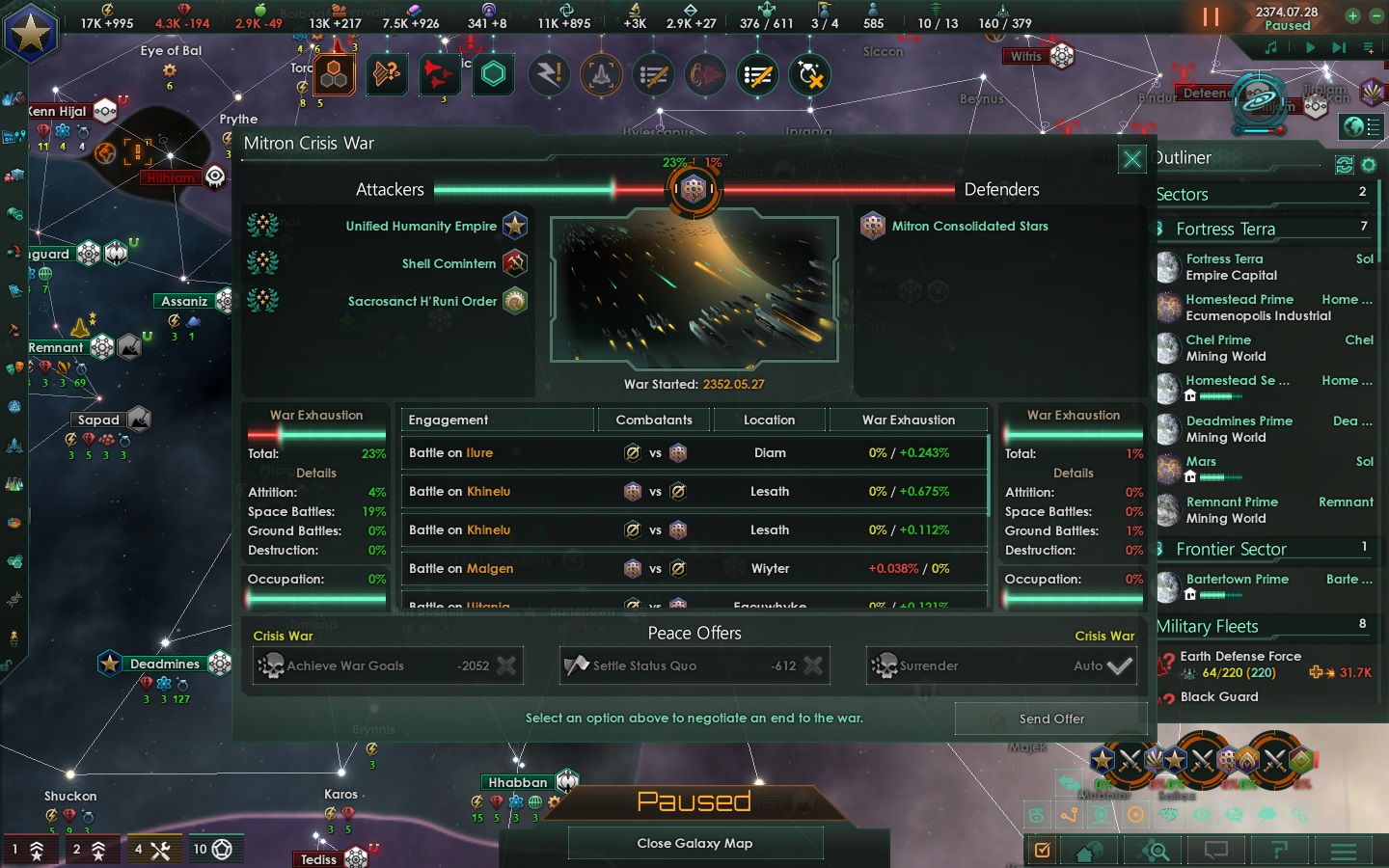This screenshot has height=868, width=1389.
Task: Open the message log speech-bubble panel
Action: (1216, 852)
